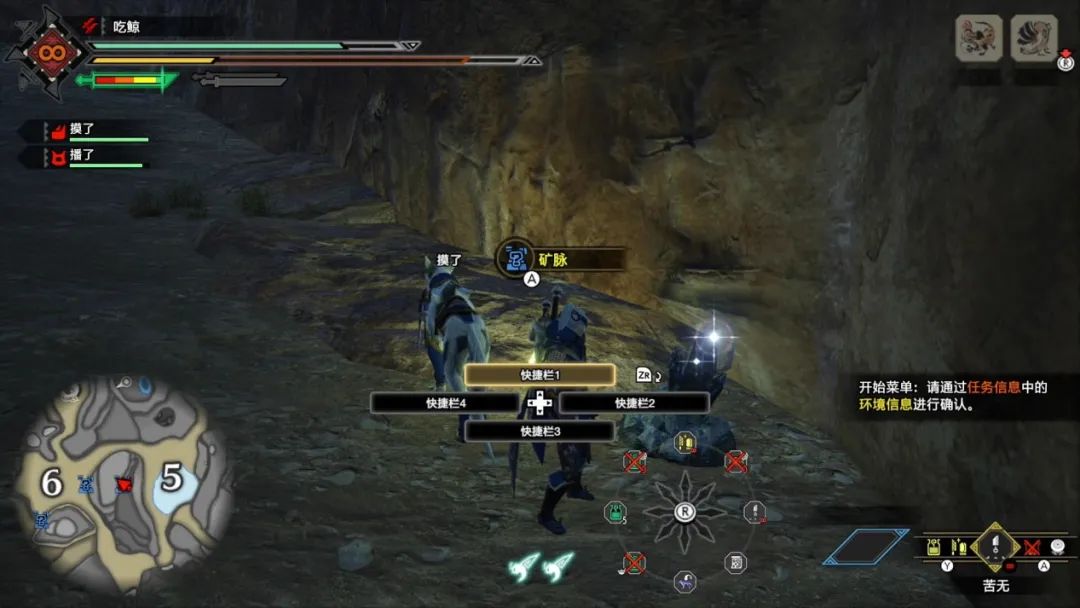Select 快捷栏1 shortcut bar
1080x608 pixels.
coord(539,375)
